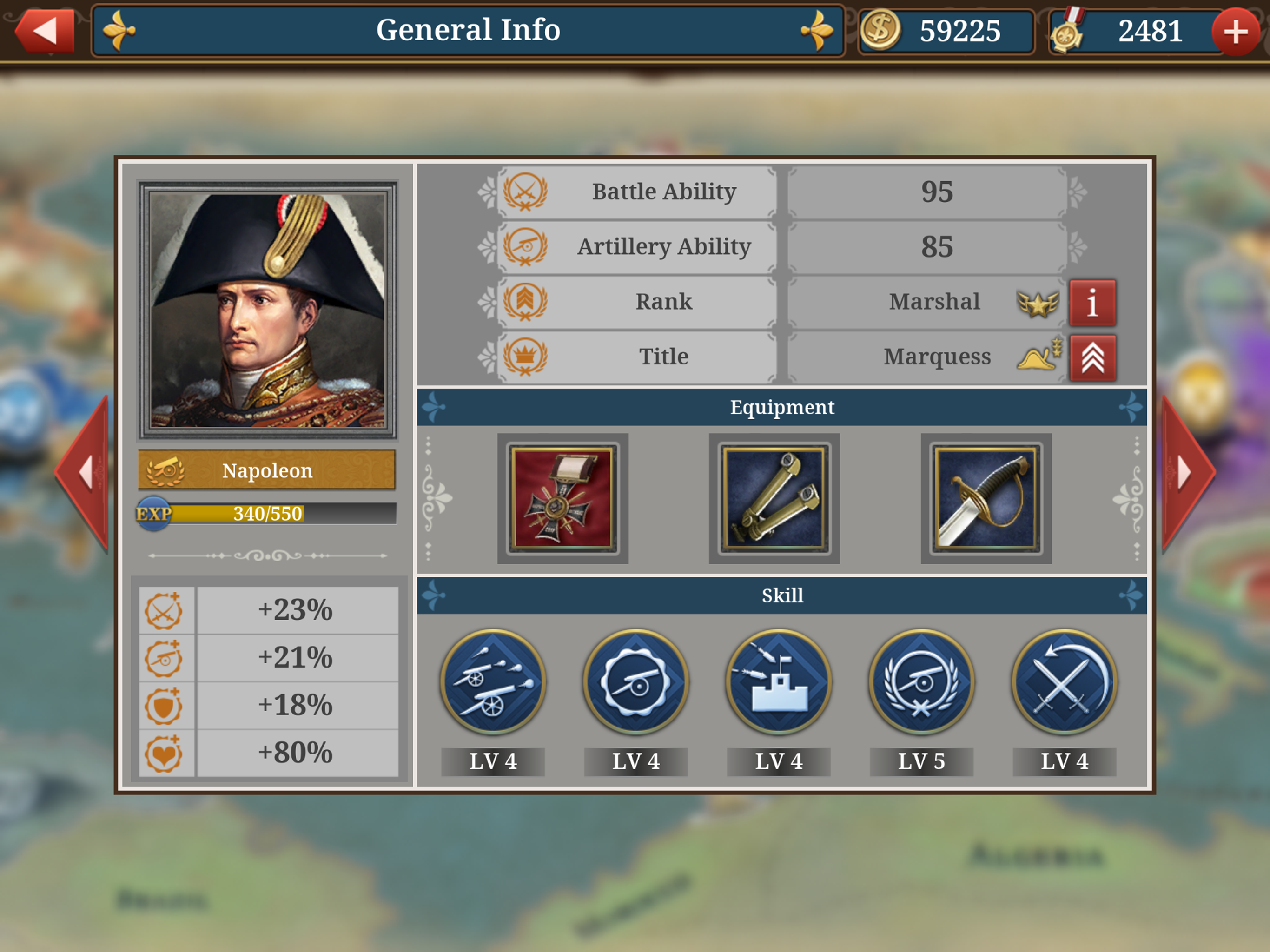Open the fortress siege skill
Viewport: 1270px width, 952px height.
pyautogui.click(x=779, y=681)
